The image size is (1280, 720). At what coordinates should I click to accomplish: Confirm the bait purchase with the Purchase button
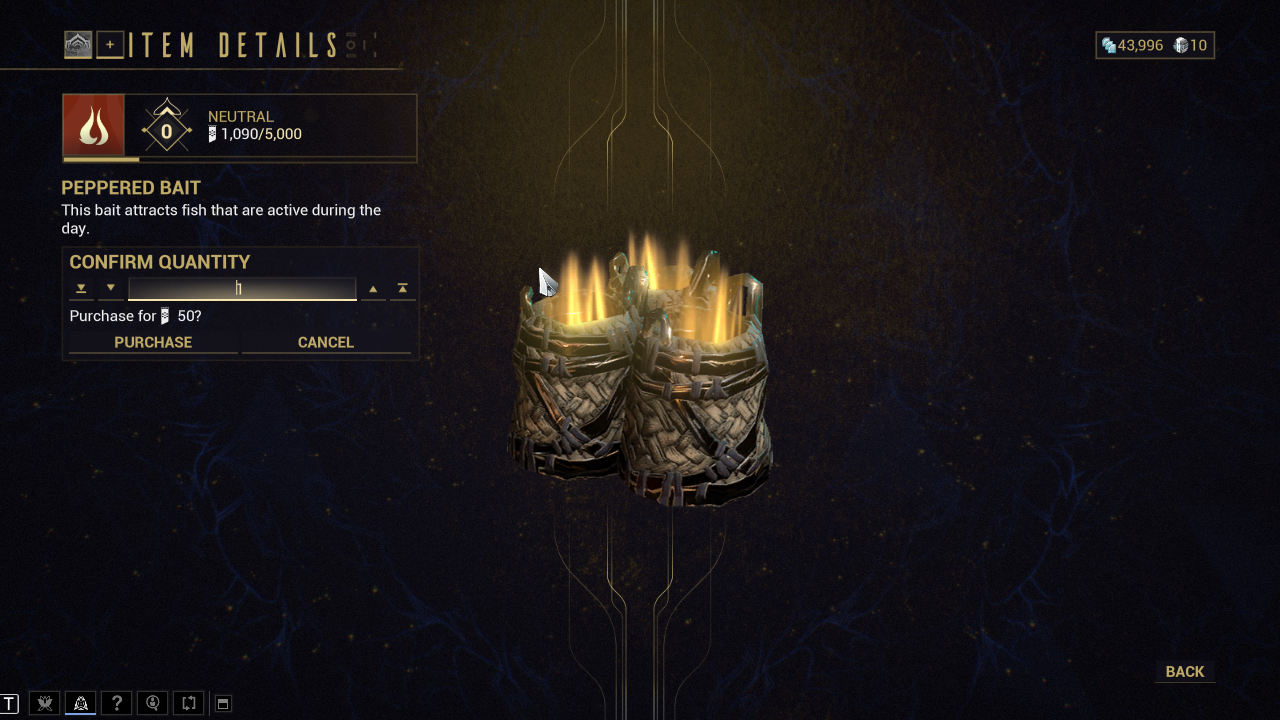153,342
